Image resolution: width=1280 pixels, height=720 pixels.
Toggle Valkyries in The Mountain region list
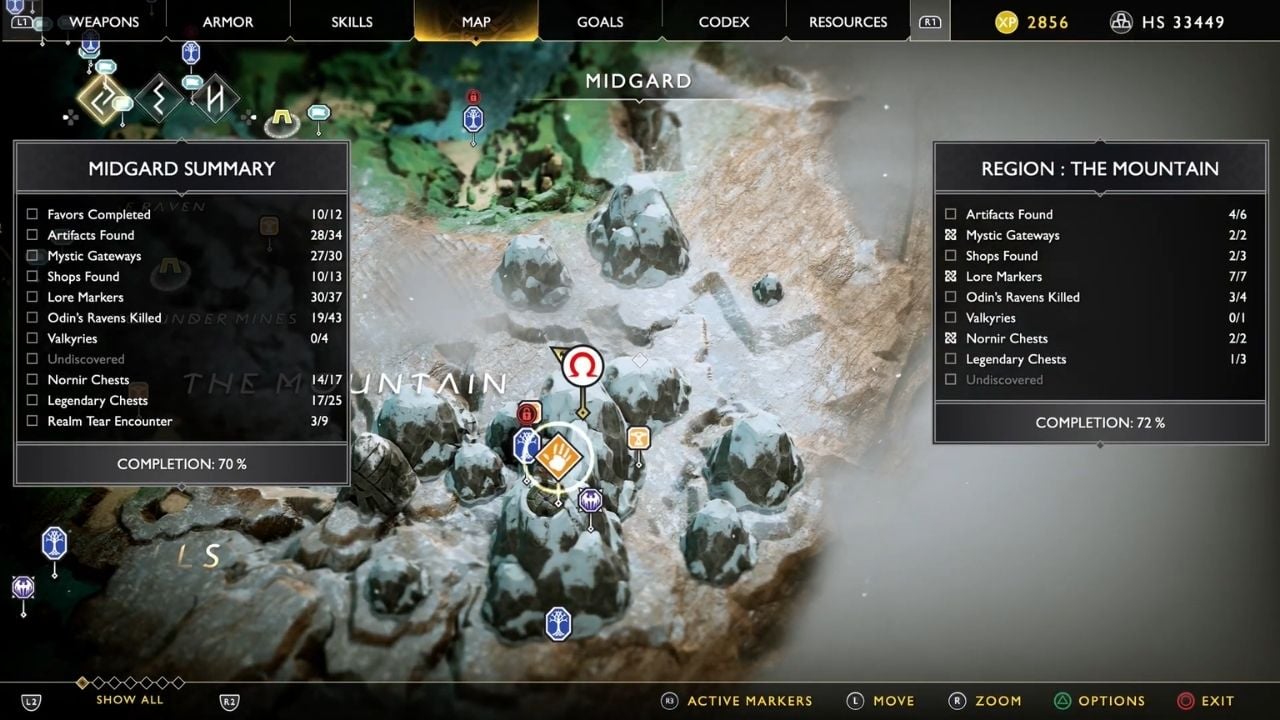coord(951,318)
